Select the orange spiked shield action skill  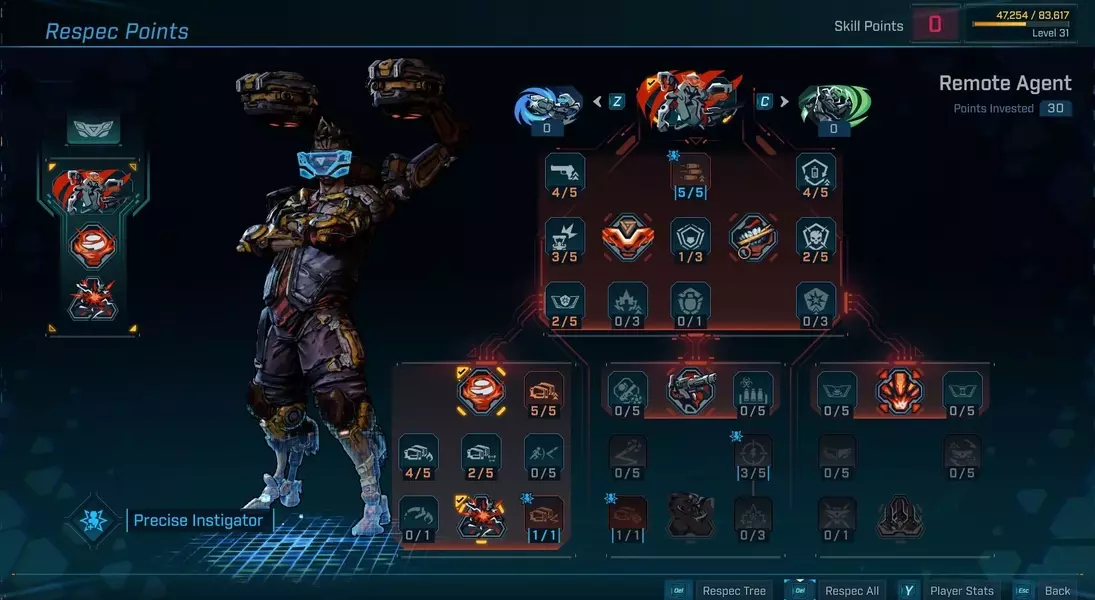pyautogui.click(x=899, y=389)
